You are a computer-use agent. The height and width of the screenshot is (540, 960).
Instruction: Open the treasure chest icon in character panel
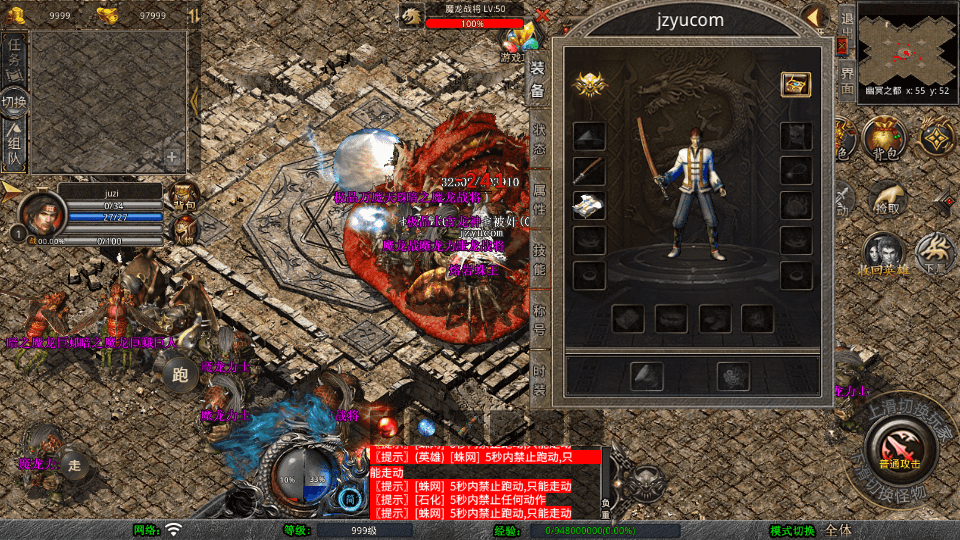point(796,85)
